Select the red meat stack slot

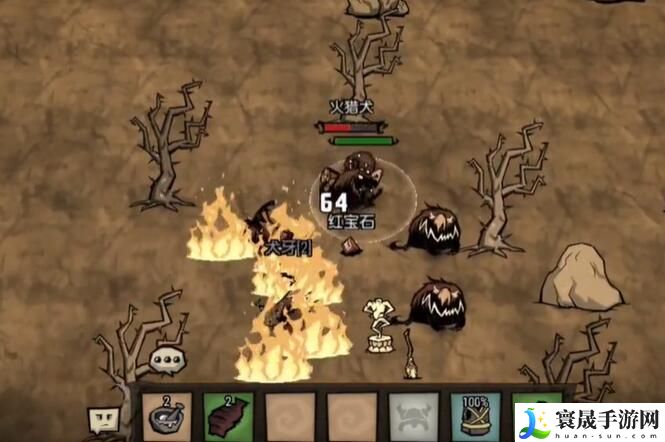(228, 416)
